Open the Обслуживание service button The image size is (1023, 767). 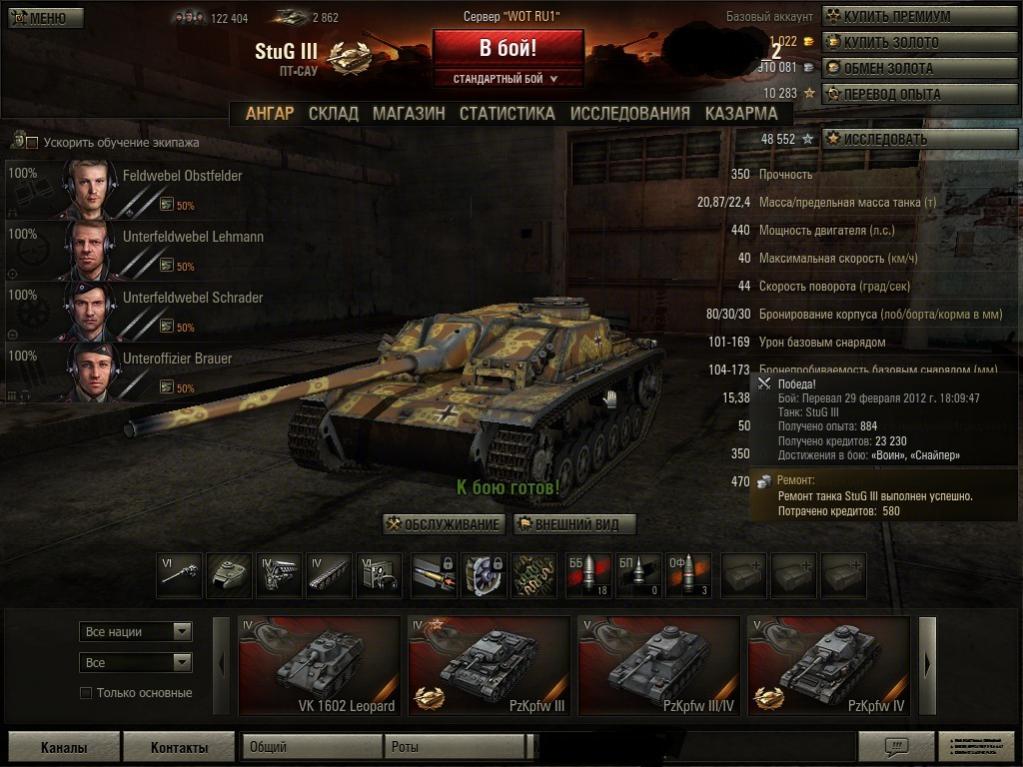pyautogui.click(x=444, y=524)
